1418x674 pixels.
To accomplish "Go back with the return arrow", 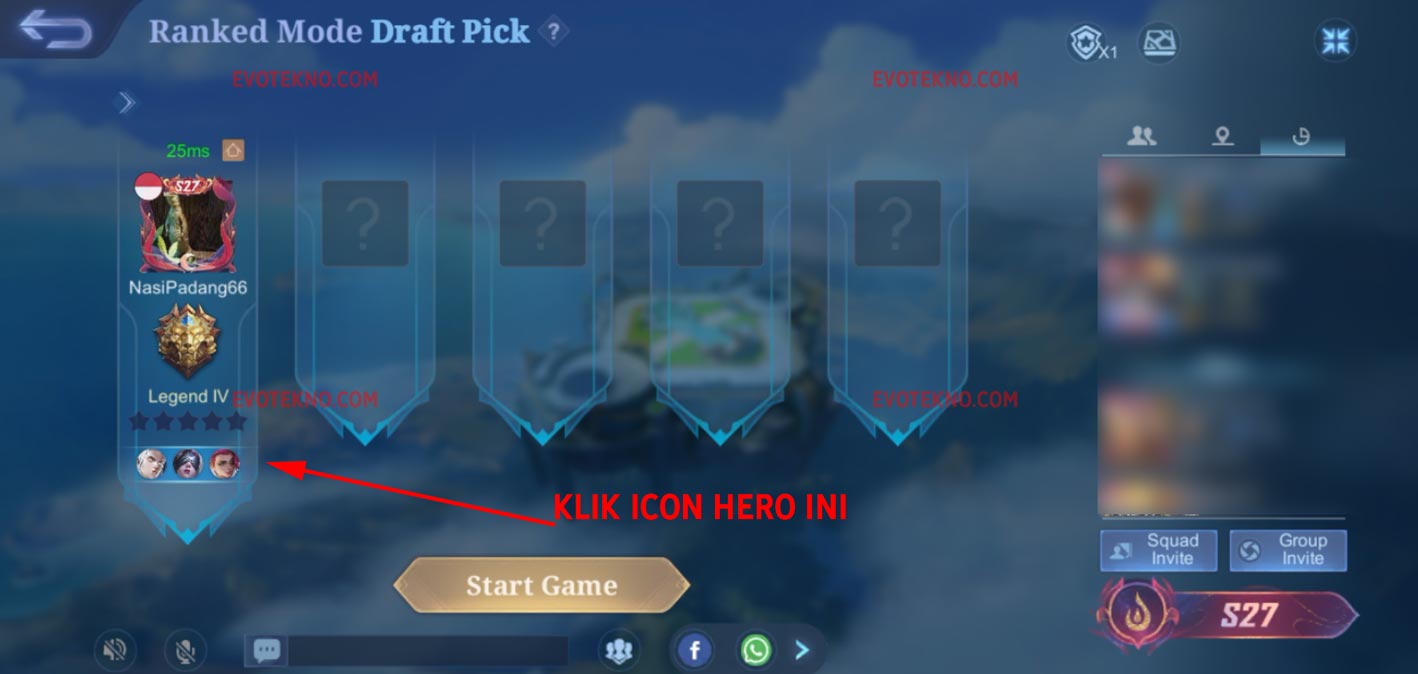I will pos(55,30).
